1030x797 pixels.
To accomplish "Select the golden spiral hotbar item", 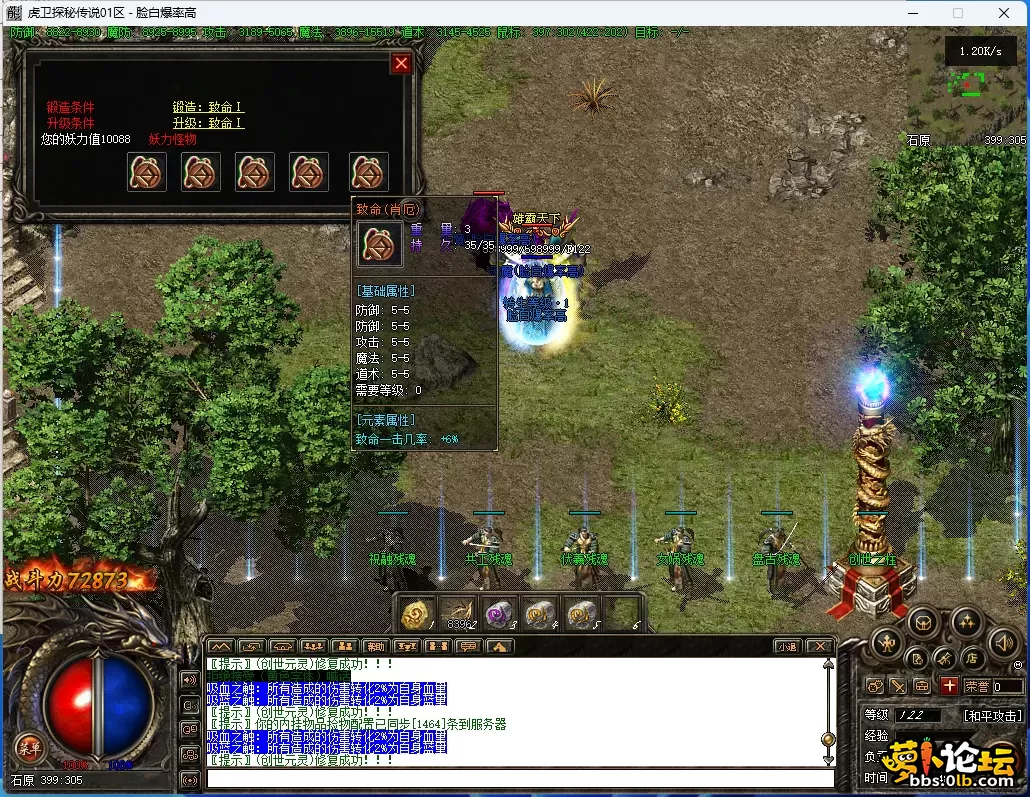I will pyautogui.click(x=418, y=614).
